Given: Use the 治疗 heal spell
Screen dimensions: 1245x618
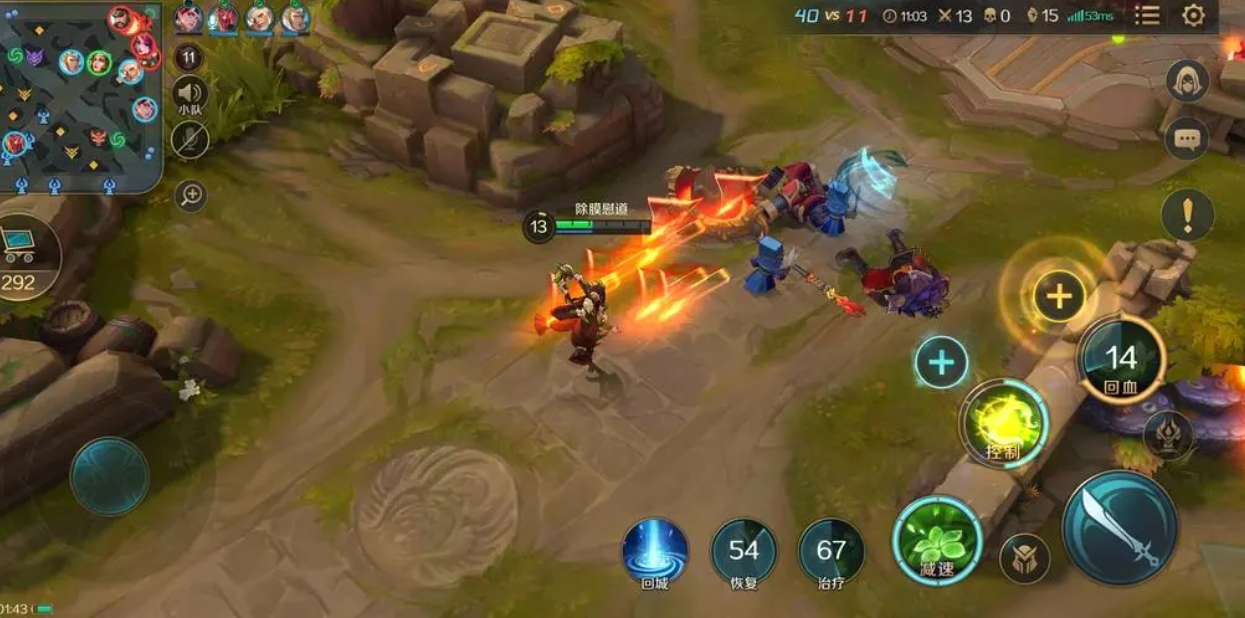Looking at the screenshot, I should pos(831,552).
